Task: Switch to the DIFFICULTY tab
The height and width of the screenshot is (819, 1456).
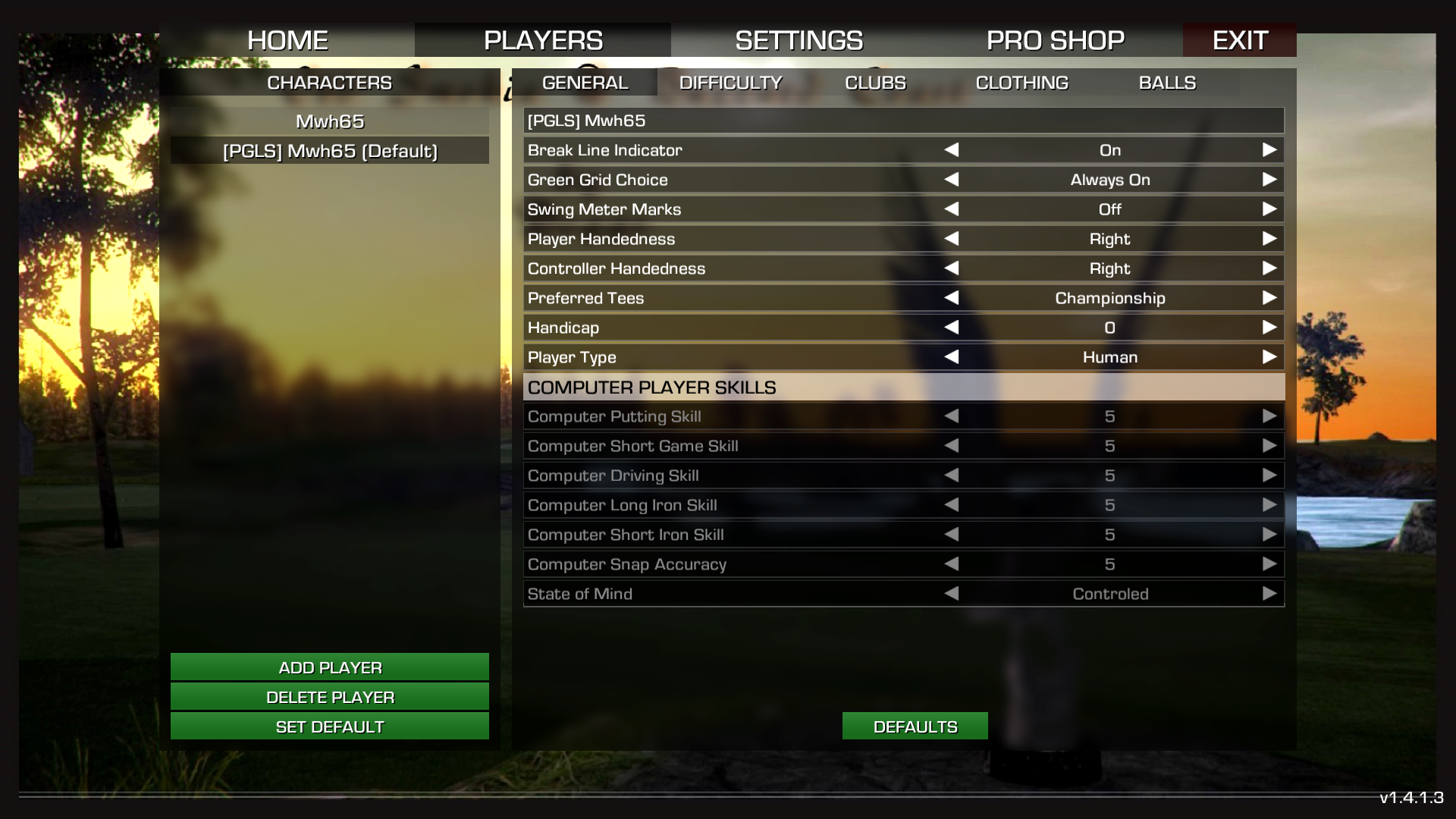Action: click(x=730, y=83)
